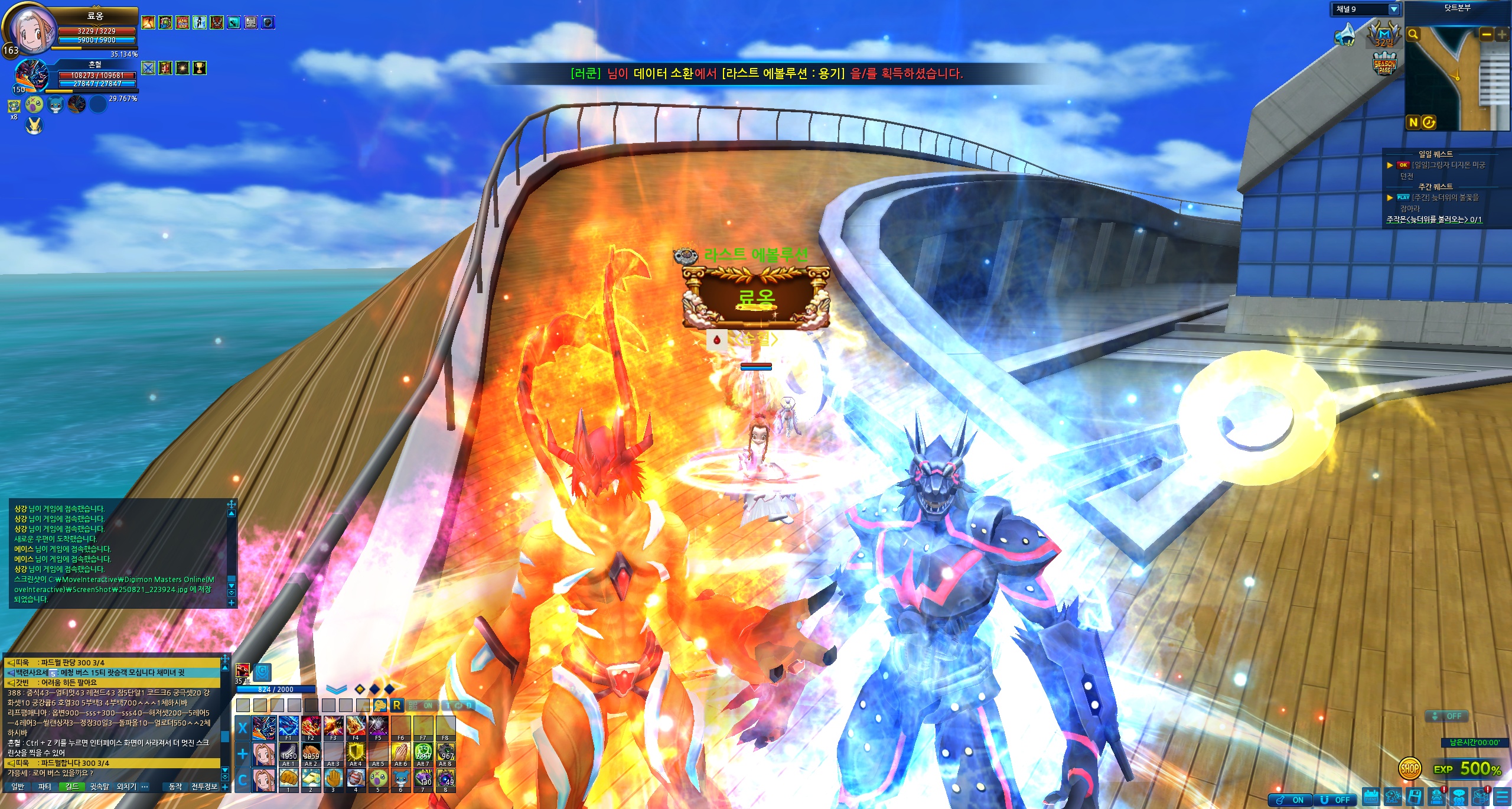Open the main menu hamburger button
Image resolution: width=1512 pixels, height=809 pixels.
click(x=1501, y=797)
